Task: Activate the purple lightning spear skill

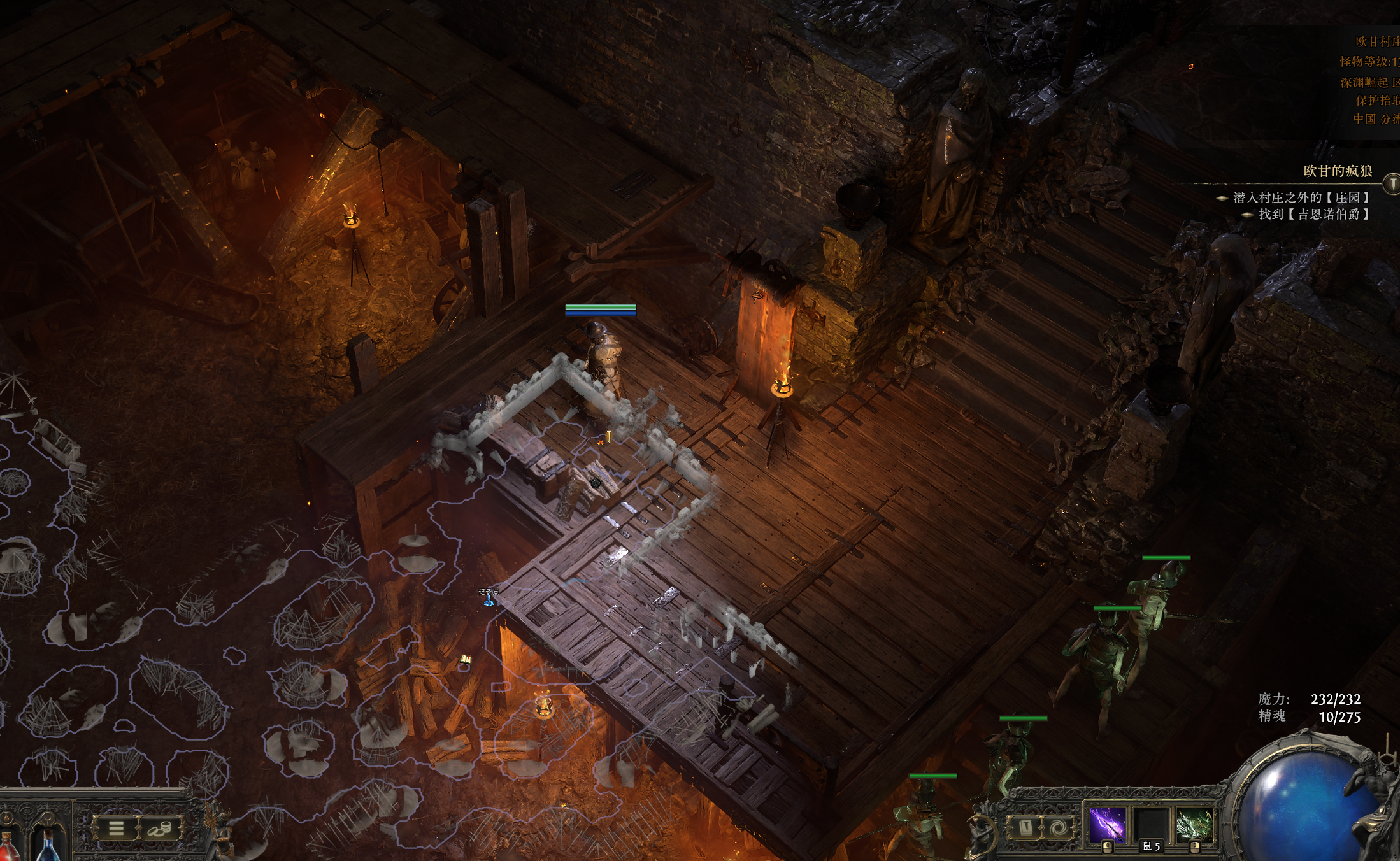Action: point(1108,825)
